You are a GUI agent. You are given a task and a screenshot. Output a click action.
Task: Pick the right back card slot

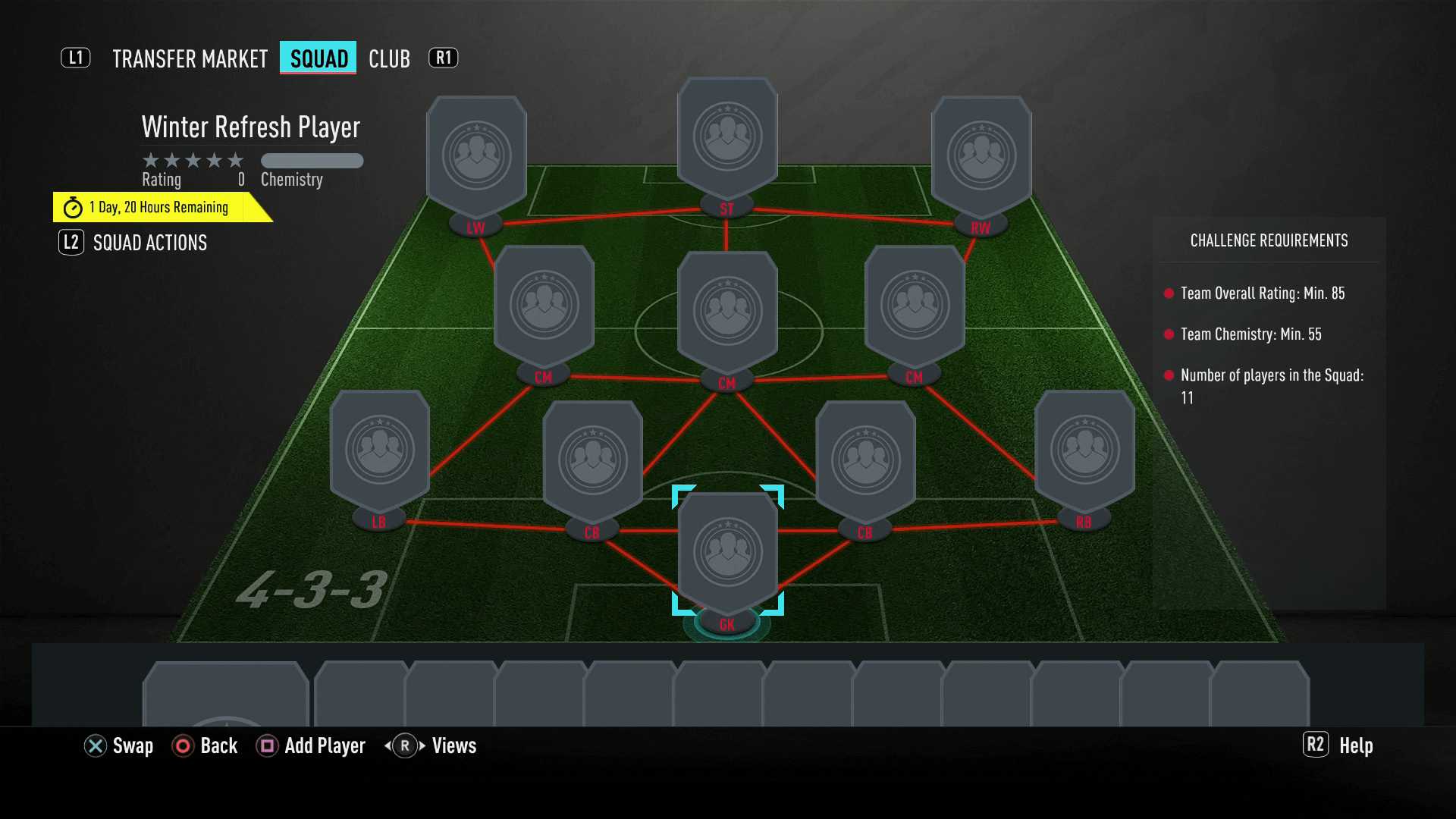1084,450
